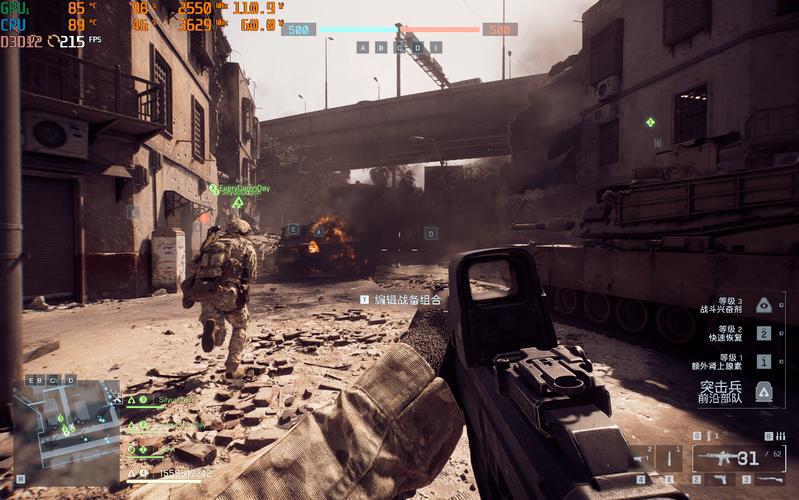
Task: Click the 等级 3 战斗兴奋剂 perk icon
Action: tap(763, 306)
